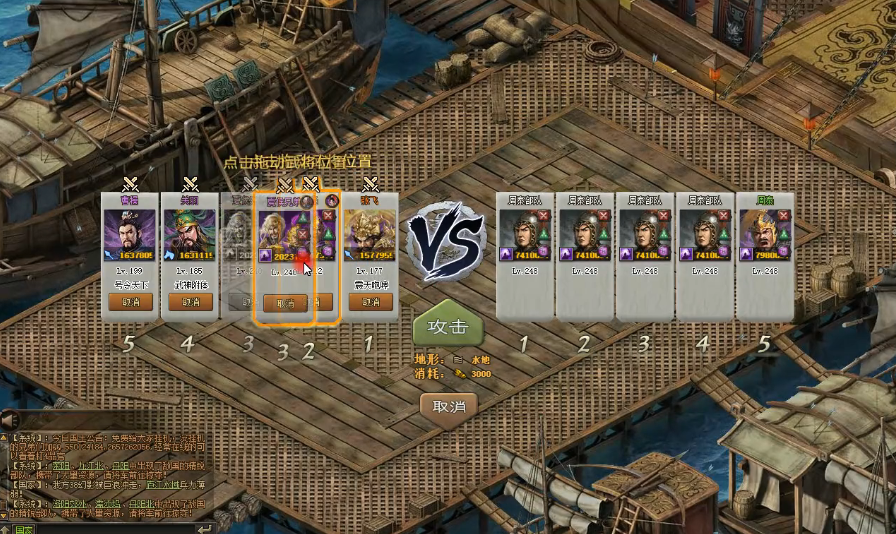
Task: Cancel the Lv.177 hero 震天咆哮
Action: pos(371,301)
